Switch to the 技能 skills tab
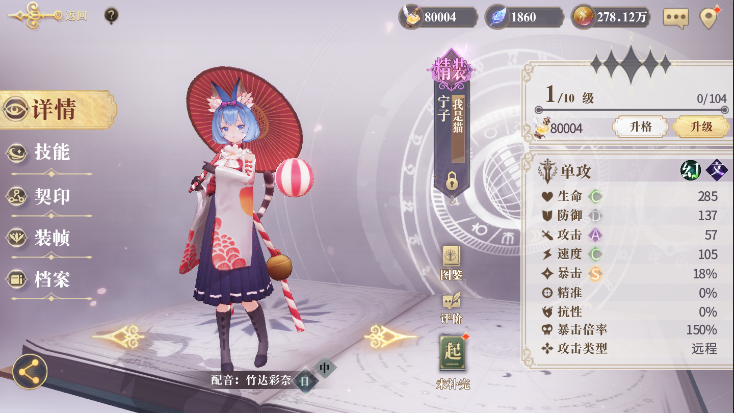 [50, 153]
